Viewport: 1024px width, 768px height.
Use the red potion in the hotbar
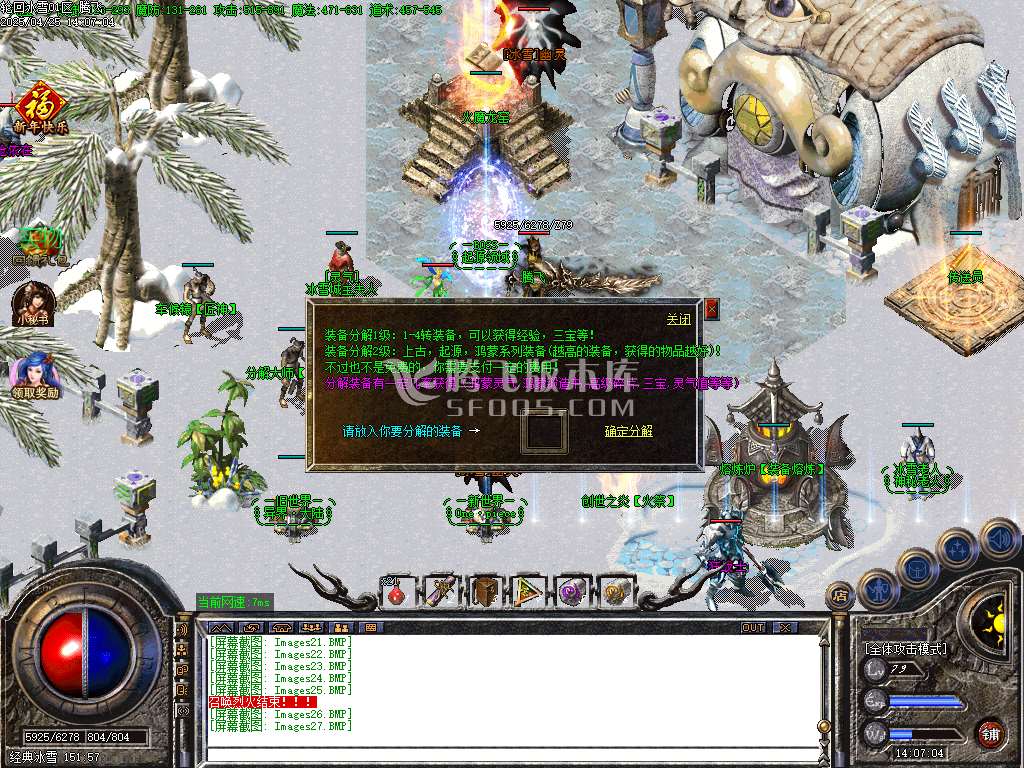[396, 592]
